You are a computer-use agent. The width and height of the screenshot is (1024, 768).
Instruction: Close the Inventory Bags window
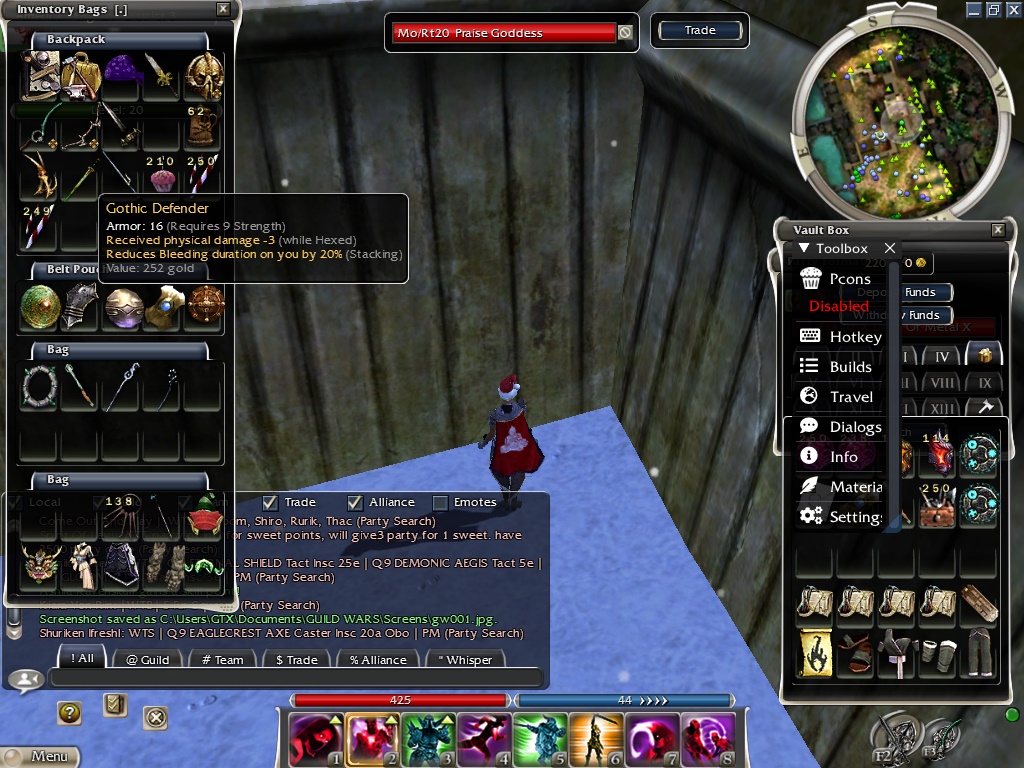pyautogui.click(x=223, y=10)
